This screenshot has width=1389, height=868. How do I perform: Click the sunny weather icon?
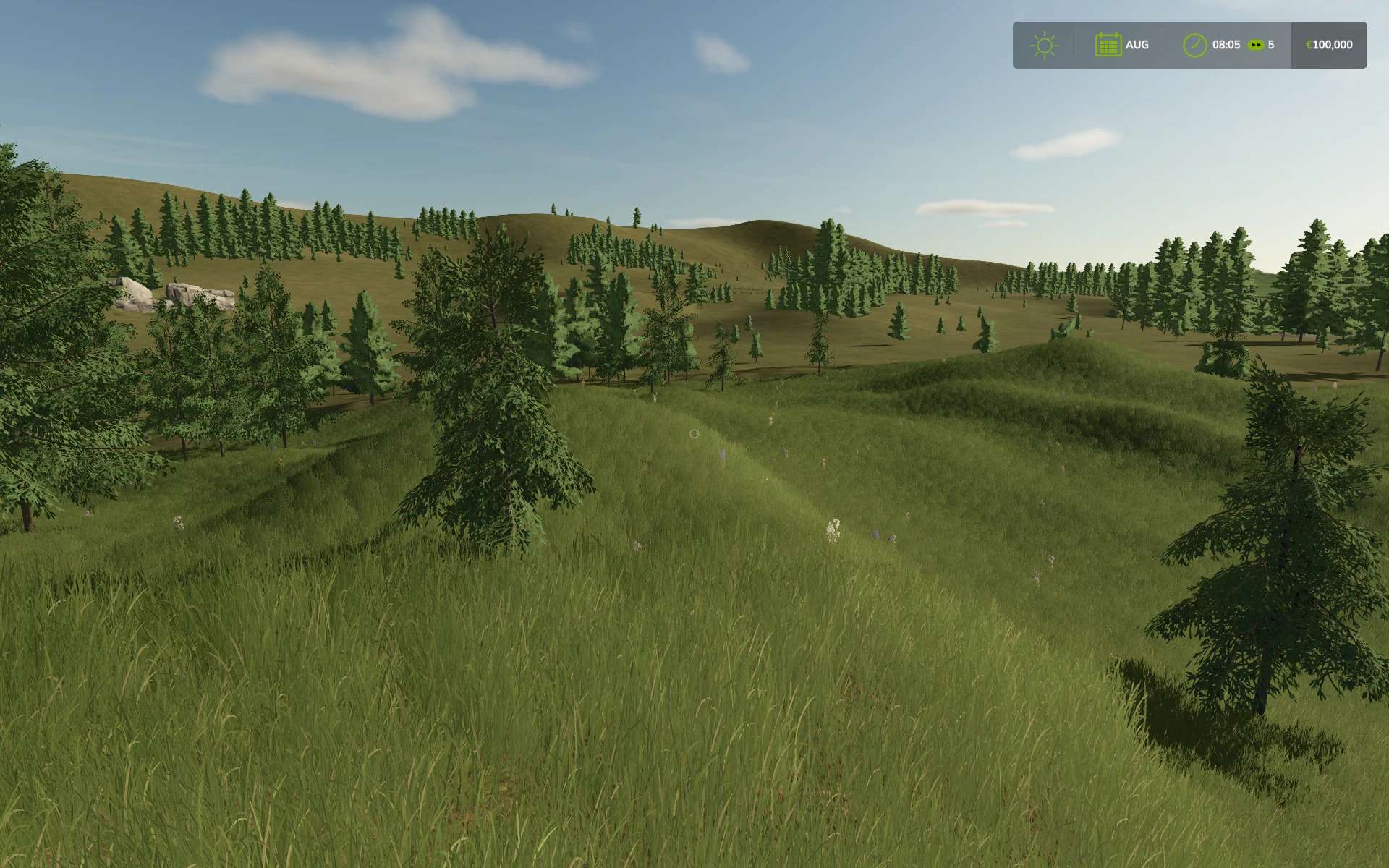click(1044, 45)
